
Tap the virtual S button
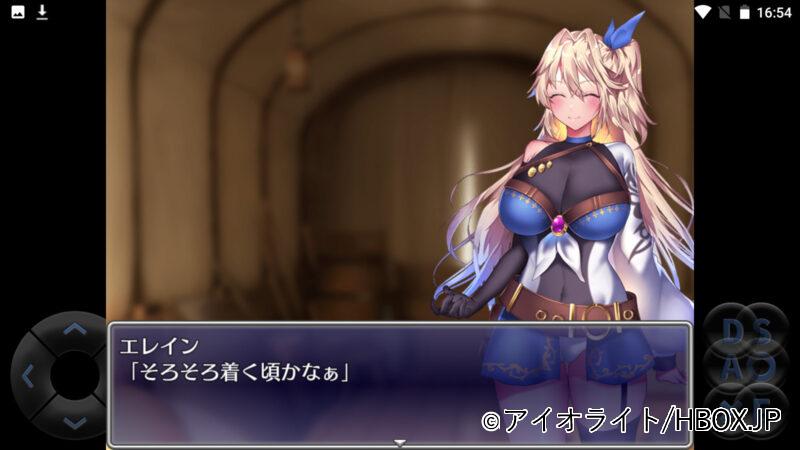[765, 331]
